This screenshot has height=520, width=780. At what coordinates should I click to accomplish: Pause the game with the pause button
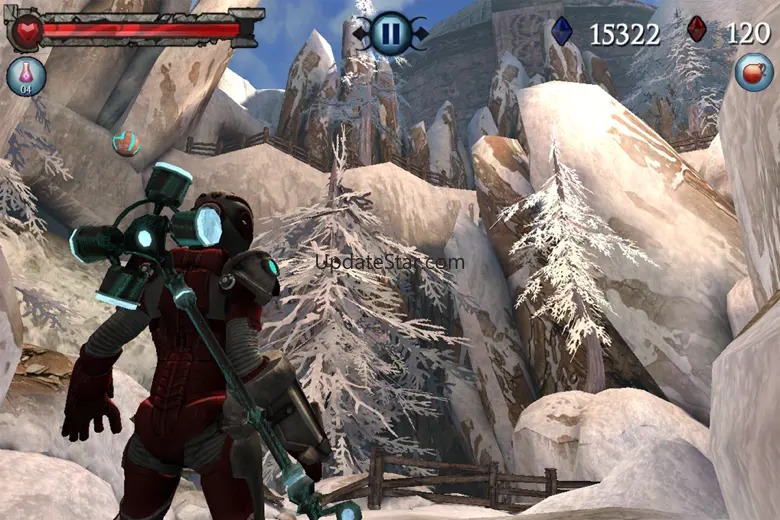pyautogui.click(x=390, y=33)
